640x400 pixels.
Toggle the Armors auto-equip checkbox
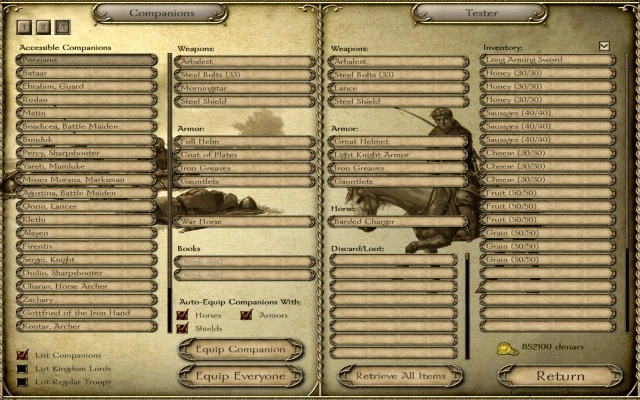click(x=245, y=315)
